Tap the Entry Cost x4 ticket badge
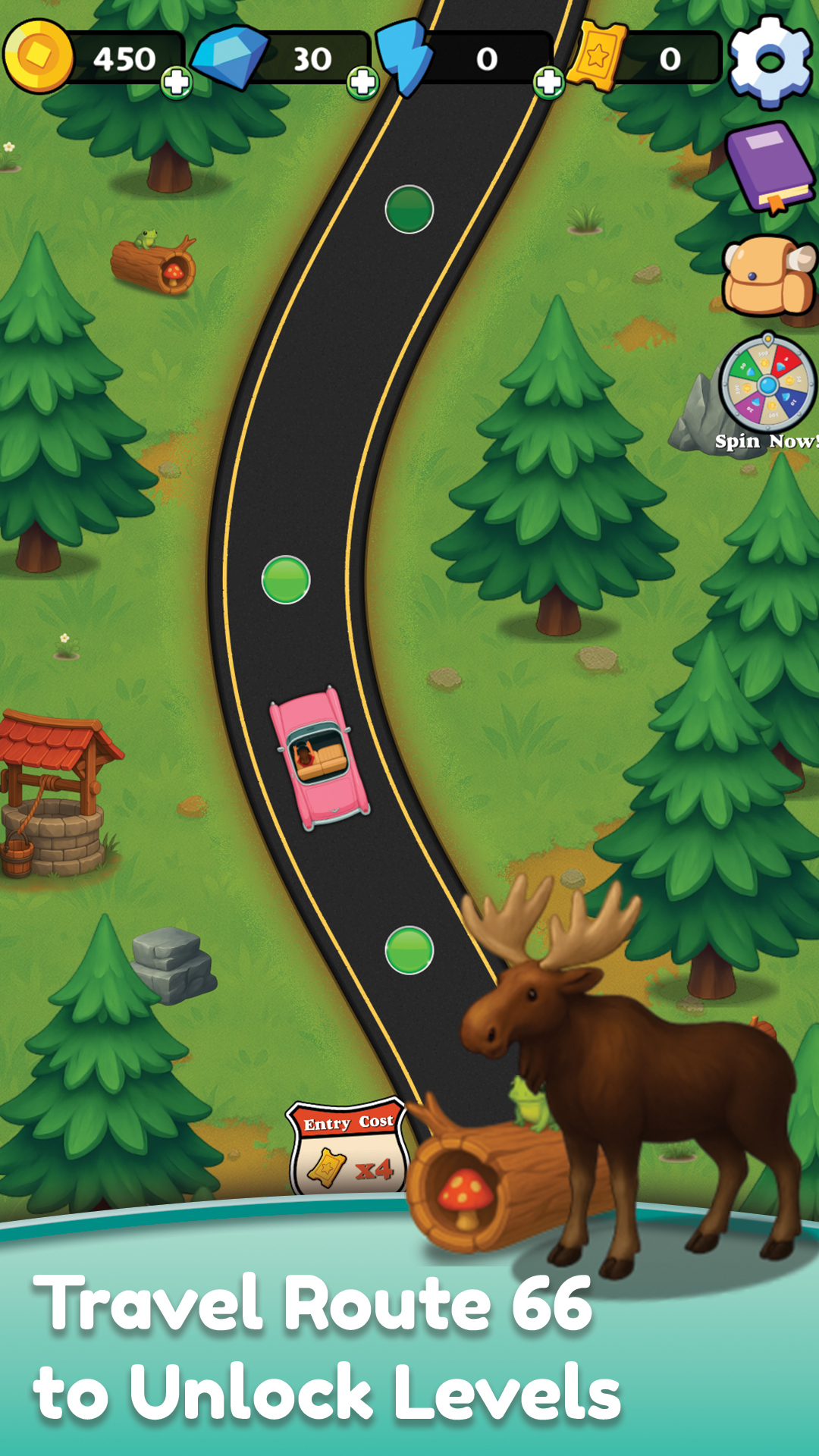819x1456 pixels. (x=348, y=1147)
